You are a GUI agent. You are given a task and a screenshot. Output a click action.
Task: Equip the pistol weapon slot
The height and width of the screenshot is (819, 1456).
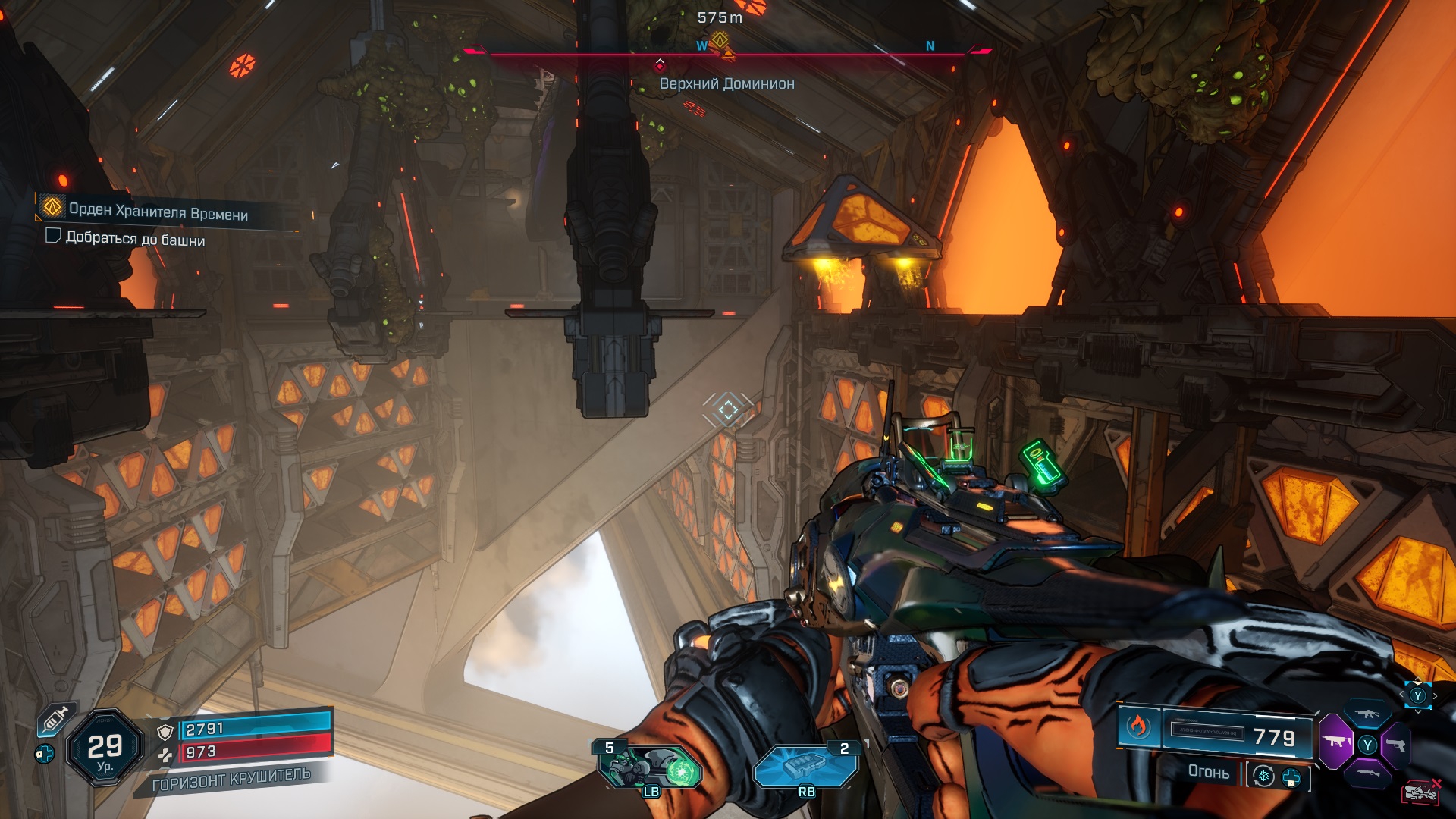tap(1396, 745)
